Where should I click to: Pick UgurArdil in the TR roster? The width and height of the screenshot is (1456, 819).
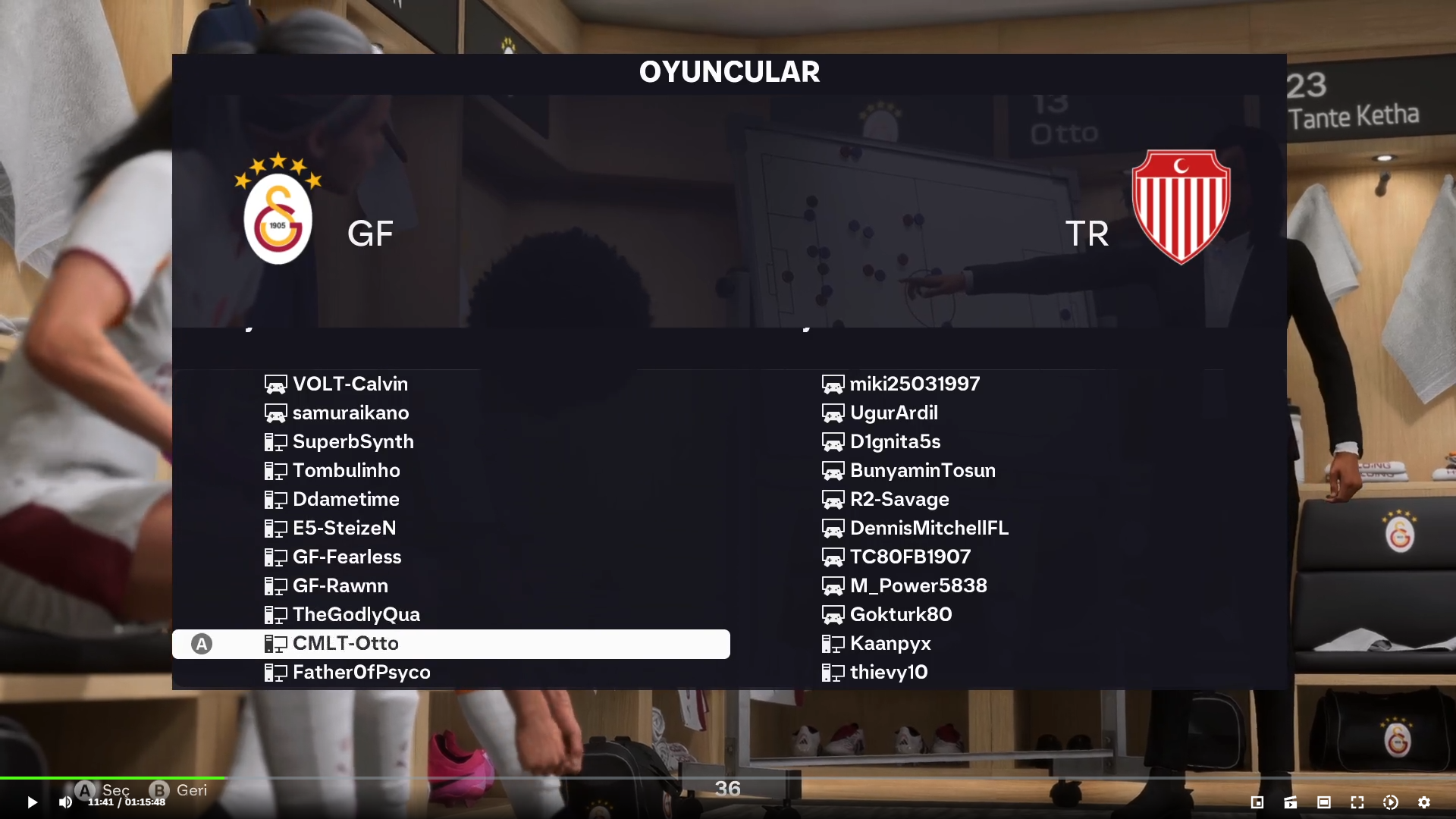(893, 413)
